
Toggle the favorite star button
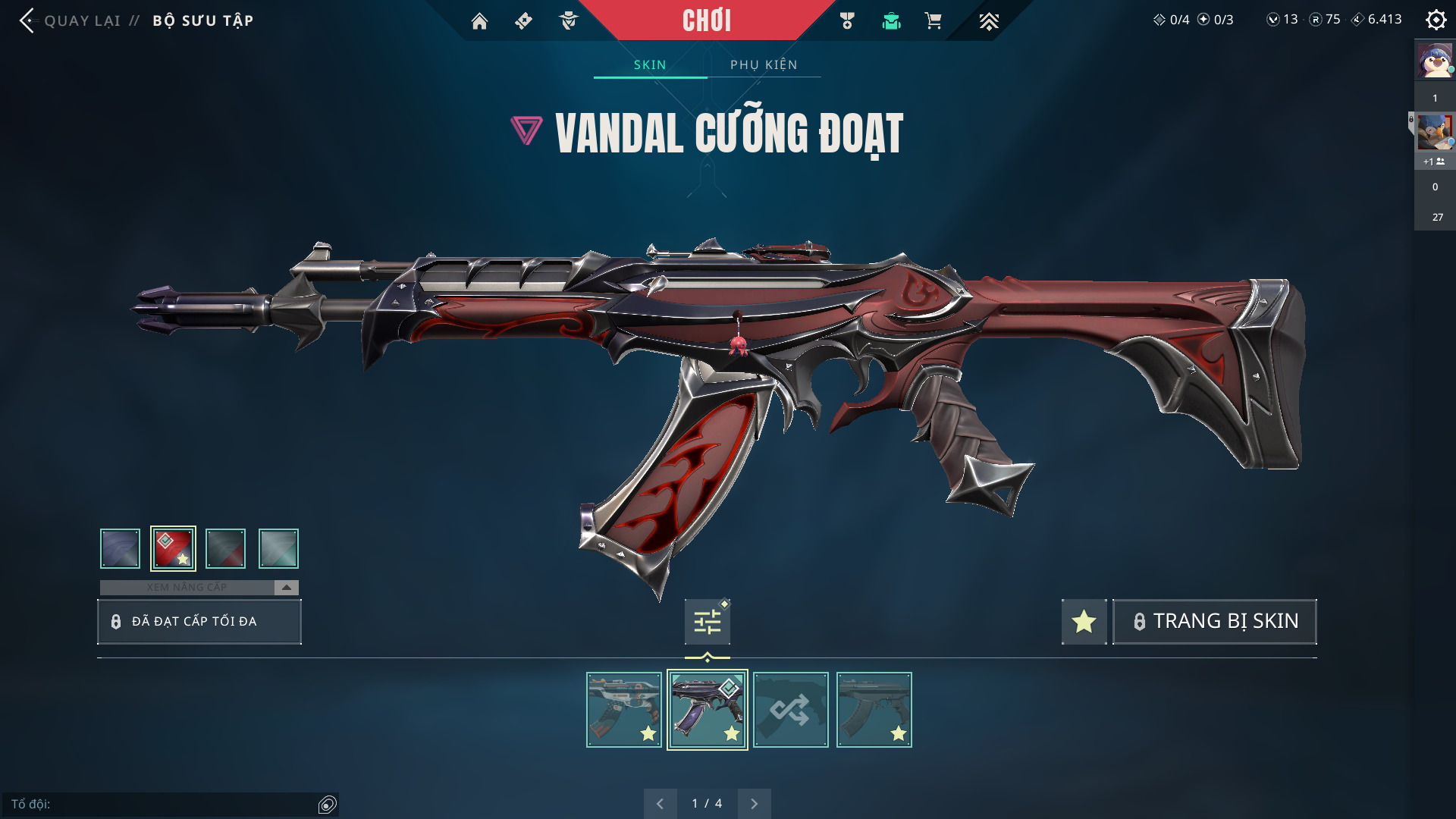coord(1084,622)
